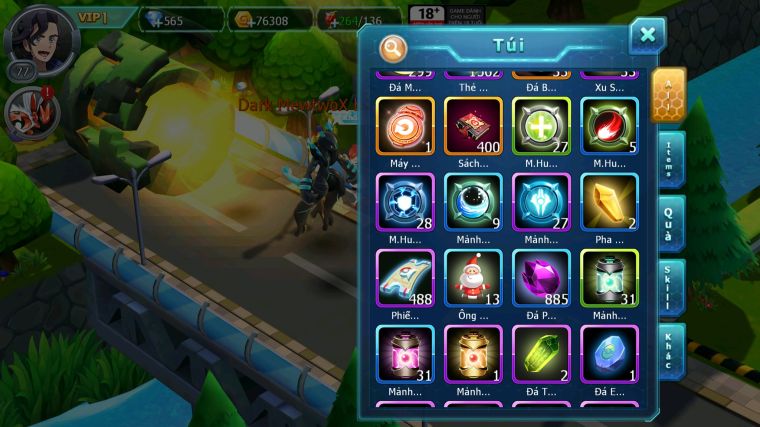
Task: Select the eyeball Mảnh fragment item
Action: [x=473, y=201]
